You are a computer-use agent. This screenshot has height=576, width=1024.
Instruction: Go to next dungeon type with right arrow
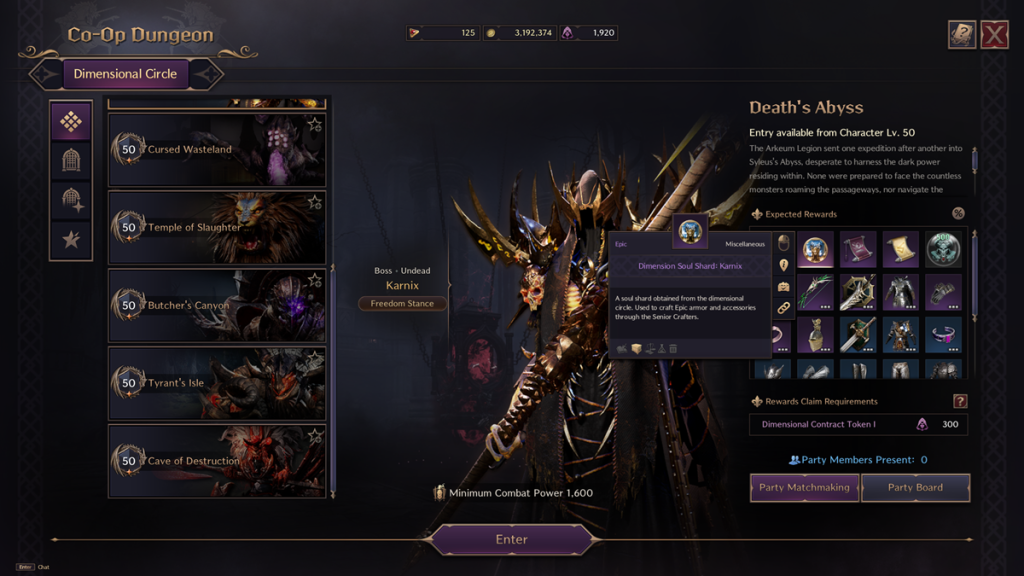click(205, 74)
